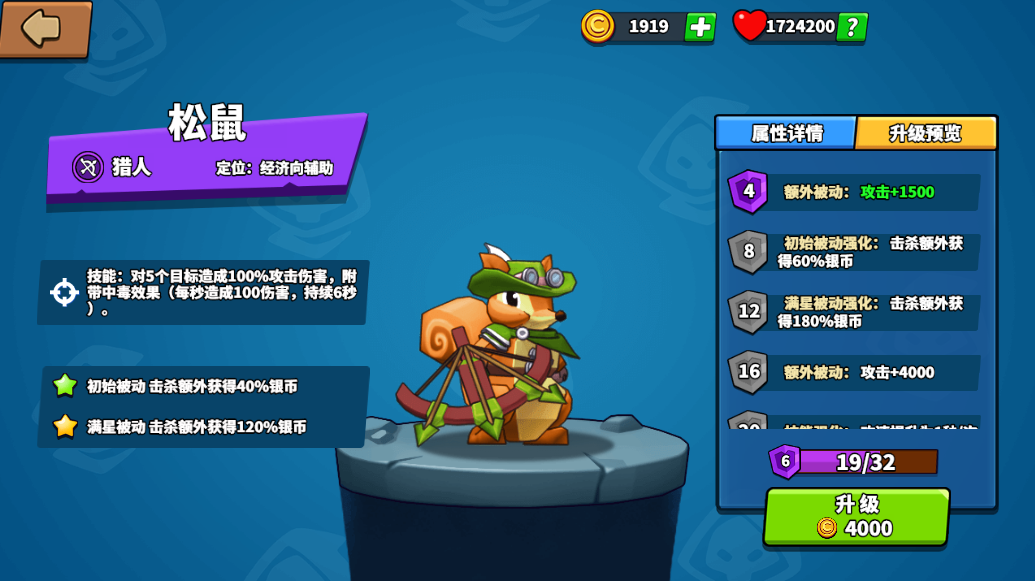The image size is (1035, 581).
Task: Click the hunter 猎人 class icon
Action: pos(88,167)
